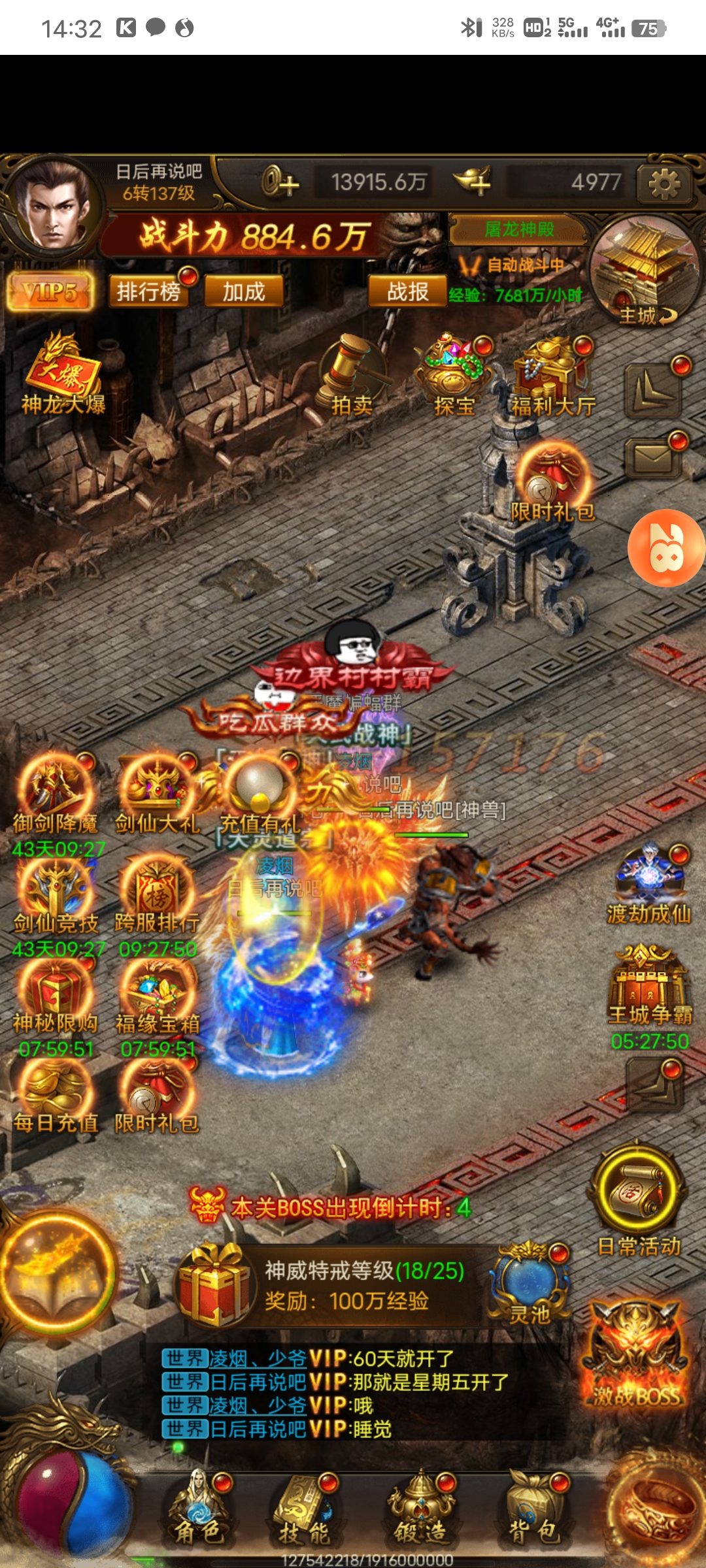Check the mail envelope icon
This screenshot has height=1568, width=706.
click(654, 457)
